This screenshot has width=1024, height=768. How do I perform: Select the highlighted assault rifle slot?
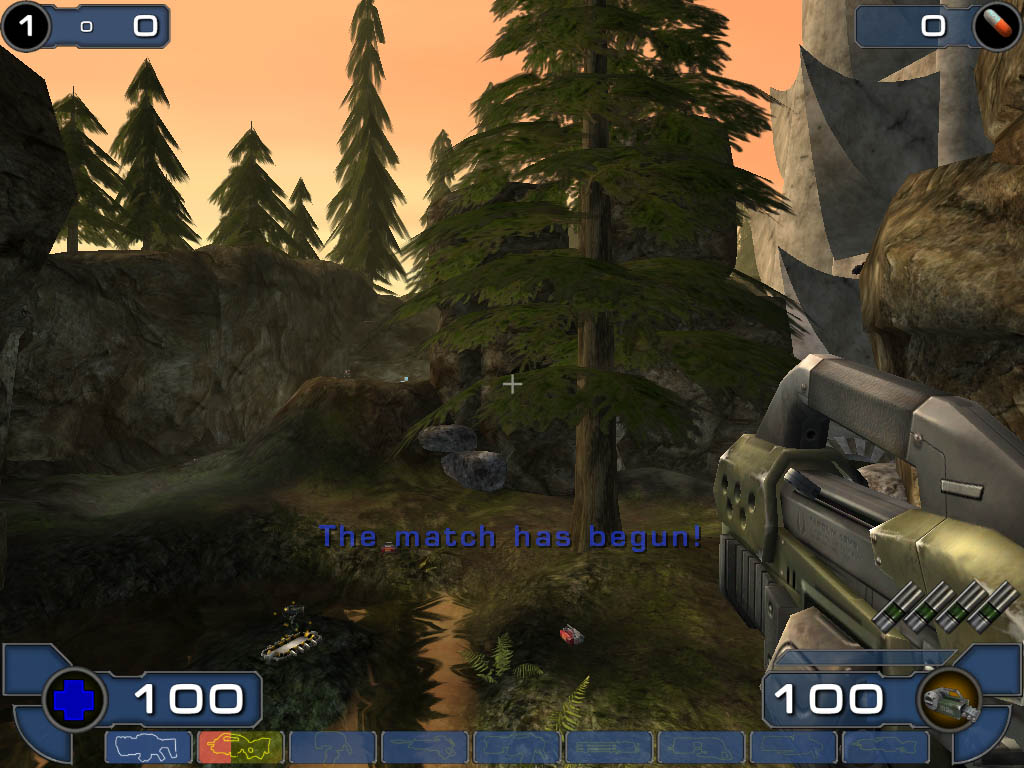click(x=240, y=747)
